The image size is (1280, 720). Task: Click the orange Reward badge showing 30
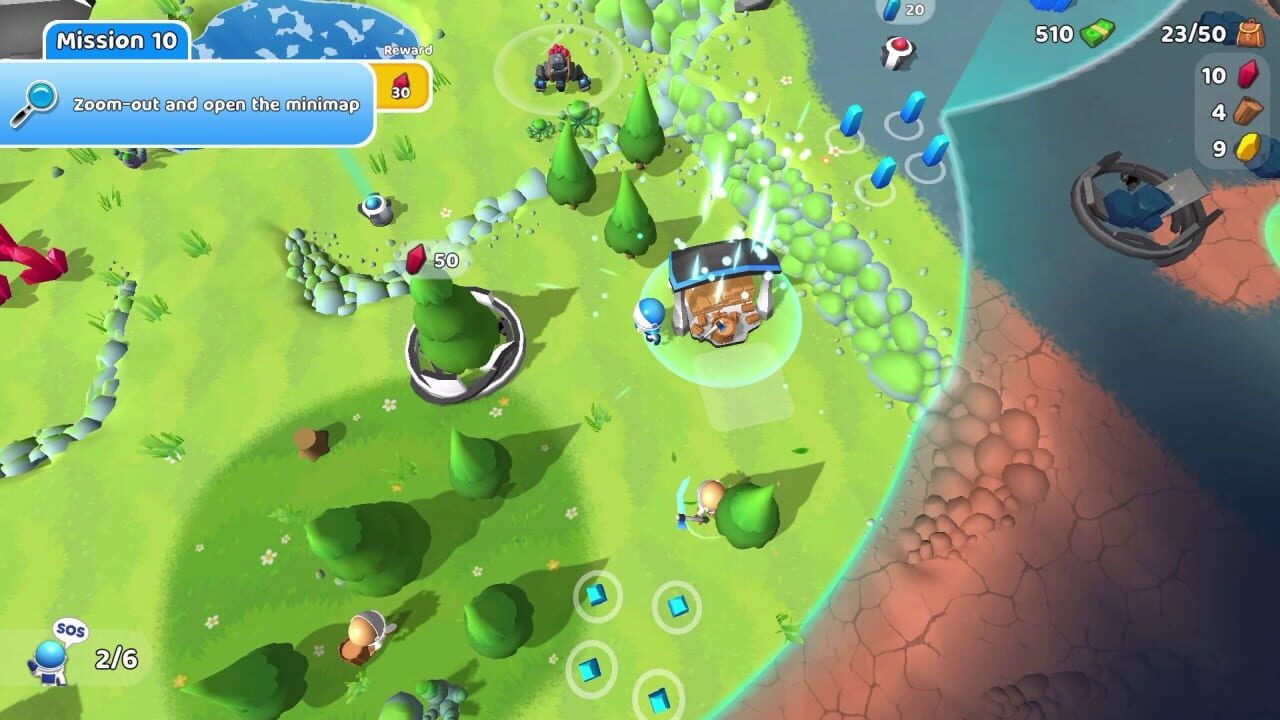point(400,88)
